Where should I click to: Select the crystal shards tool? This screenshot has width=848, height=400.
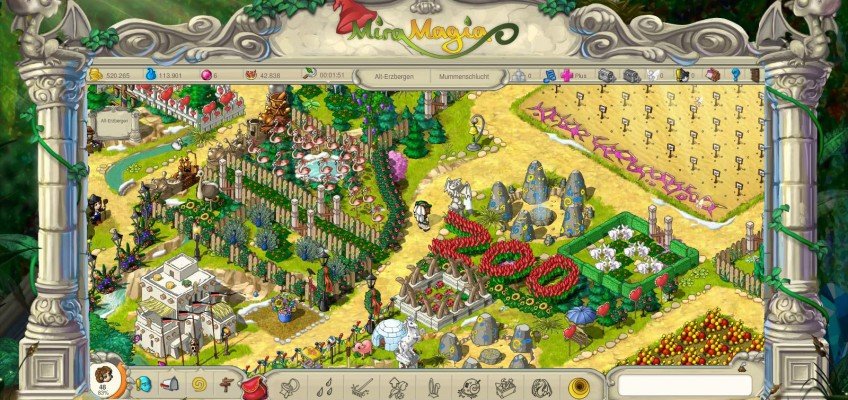click(432, 386)
